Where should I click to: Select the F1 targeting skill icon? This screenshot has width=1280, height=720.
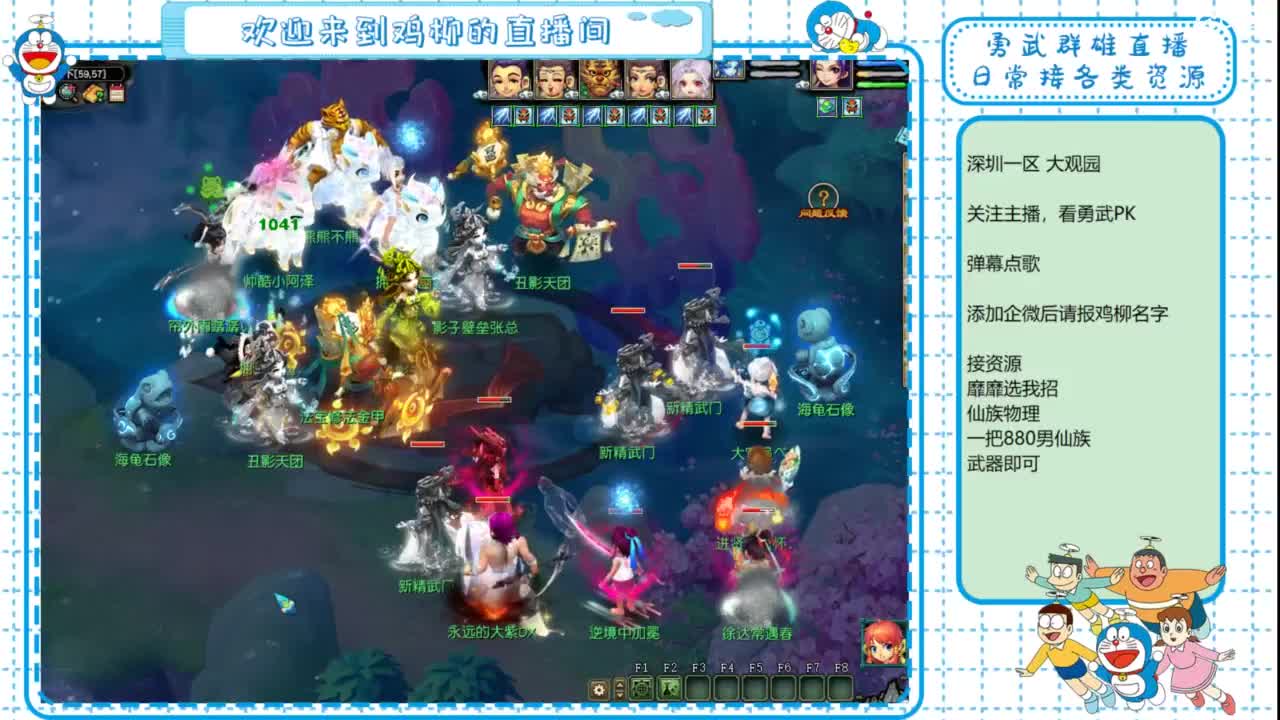coord(641,690)
